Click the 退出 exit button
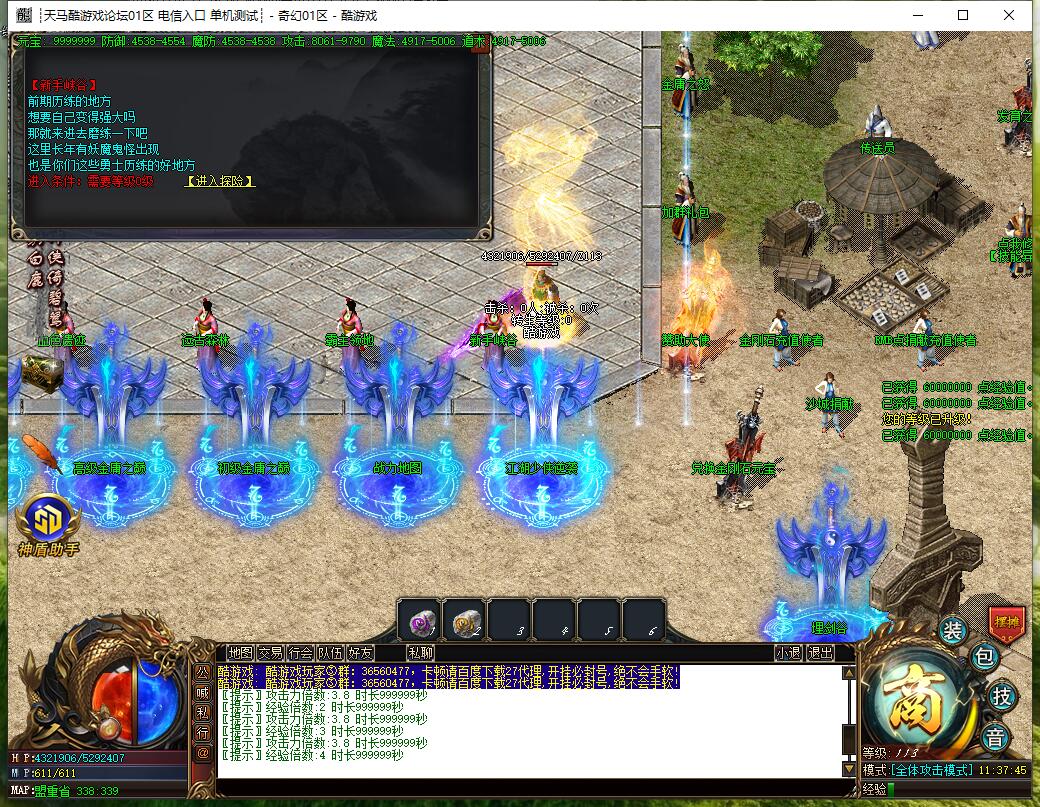 (x=820, y=653)
